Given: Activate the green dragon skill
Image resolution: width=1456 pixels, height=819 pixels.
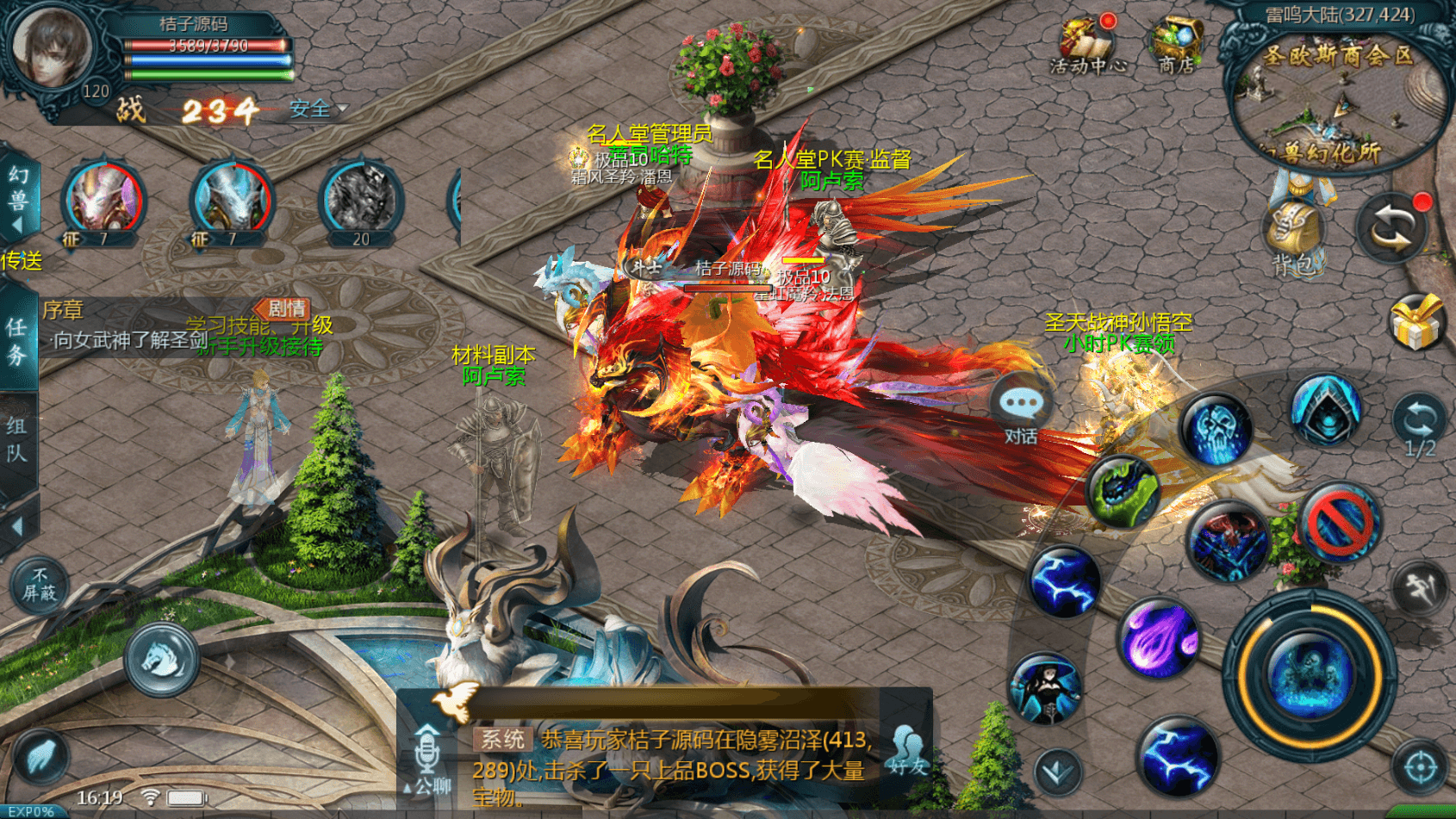Looking at the screenshot, I should coord(1122,490).
